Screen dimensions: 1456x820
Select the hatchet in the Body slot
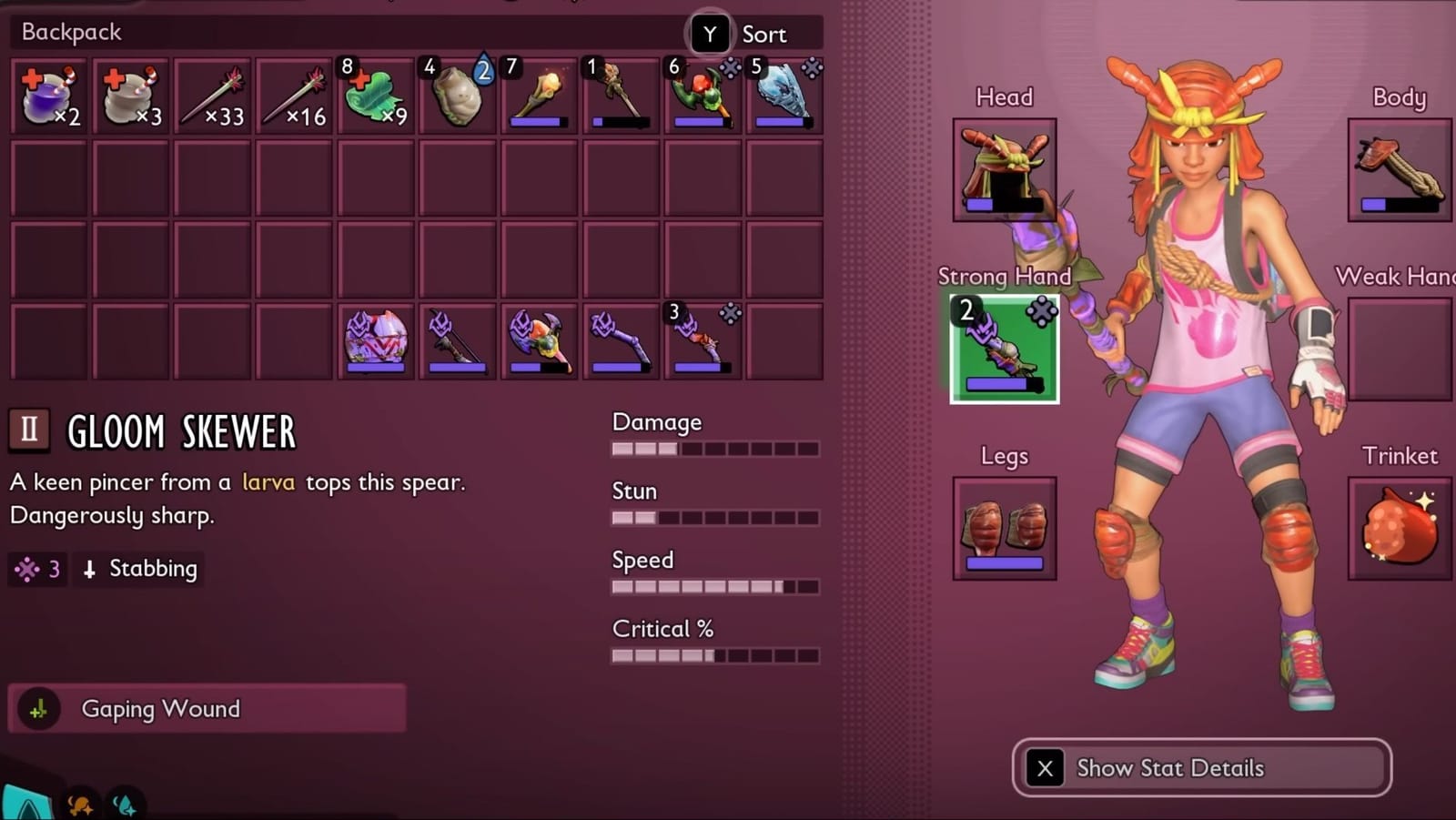[x=1399, y=168]
